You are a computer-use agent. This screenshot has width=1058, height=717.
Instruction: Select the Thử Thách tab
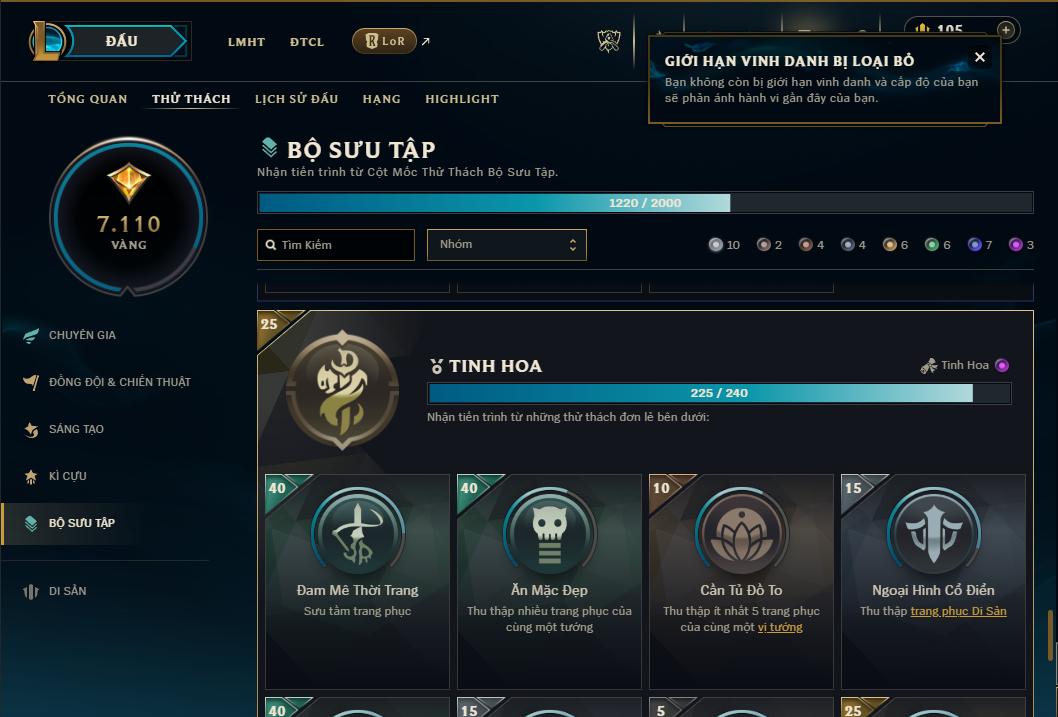pyautogui.click(x=191, y=99)
